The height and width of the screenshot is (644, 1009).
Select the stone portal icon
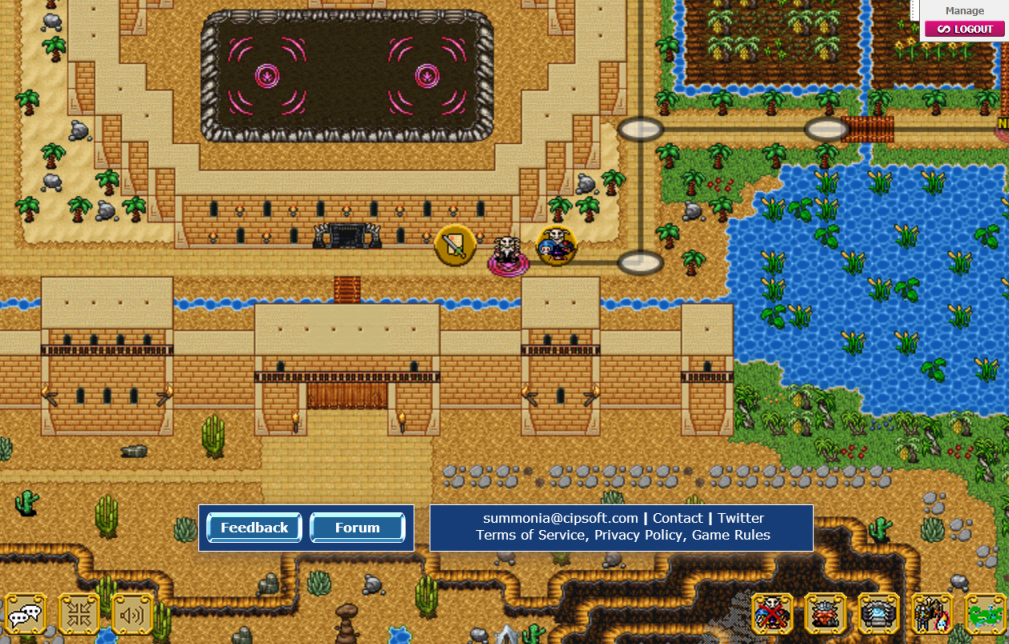879,614
